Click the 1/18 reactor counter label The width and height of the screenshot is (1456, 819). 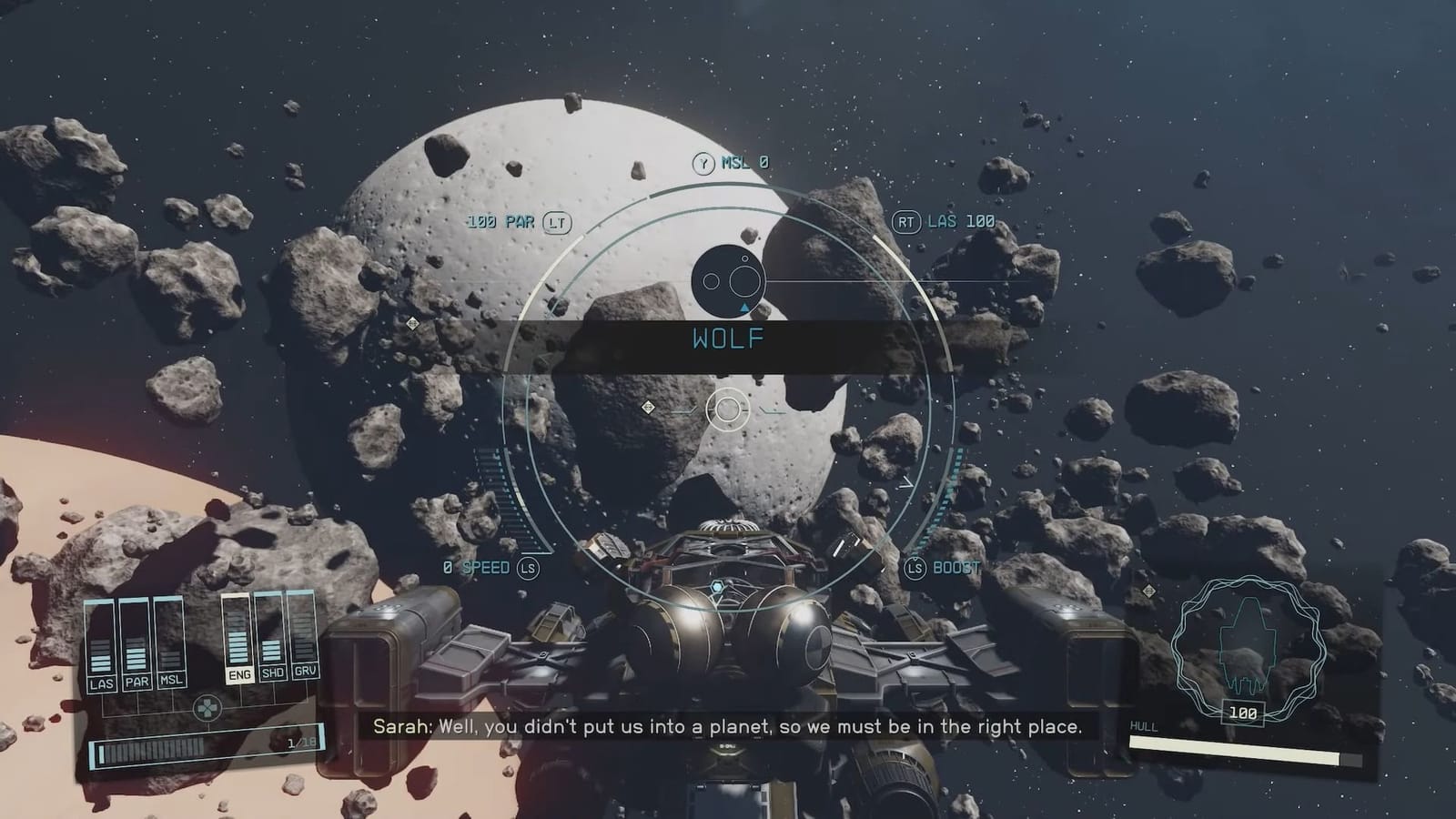(x=300, y=743)
